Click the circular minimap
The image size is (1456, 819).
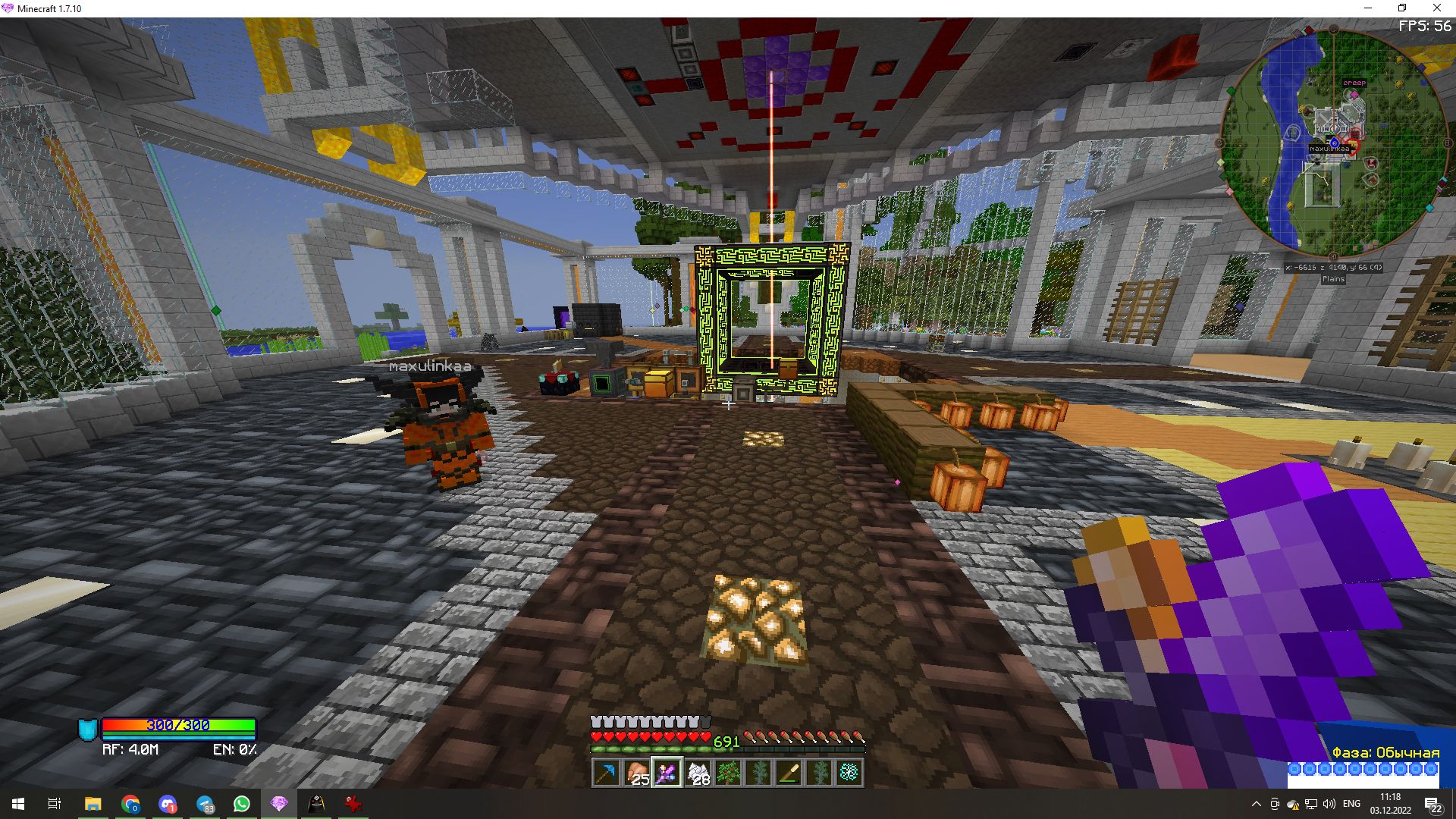(x=1333, y=144)
